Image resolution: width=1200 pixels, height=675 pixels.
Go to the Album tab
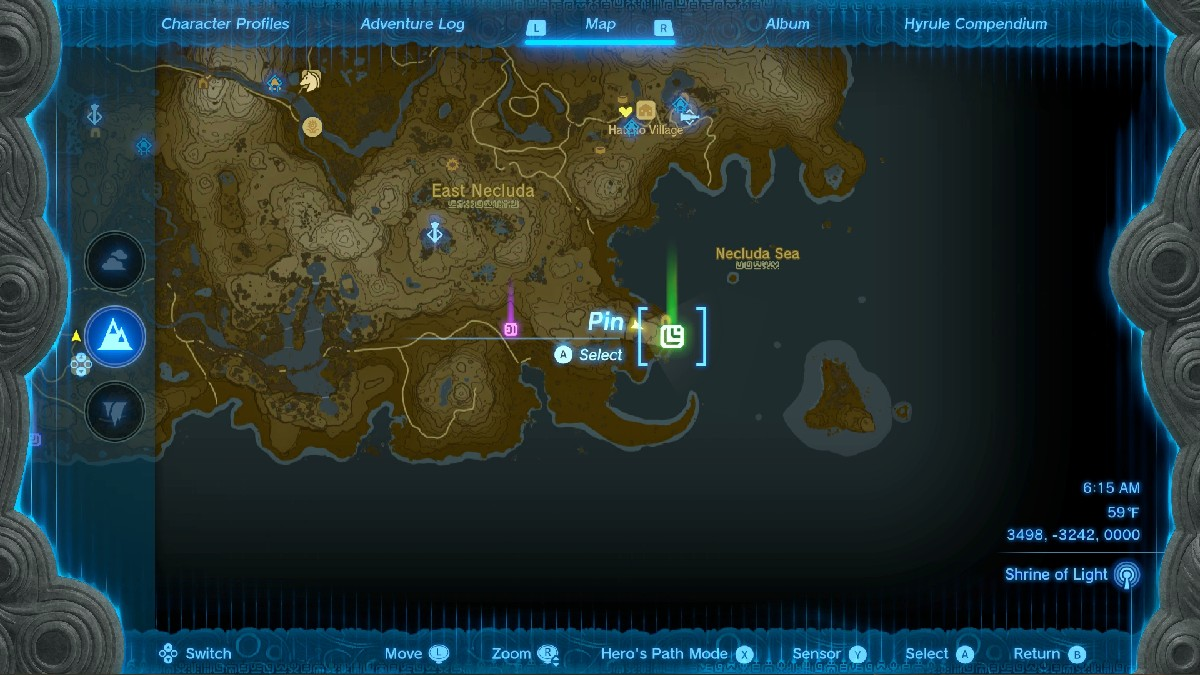pos(786,24)
